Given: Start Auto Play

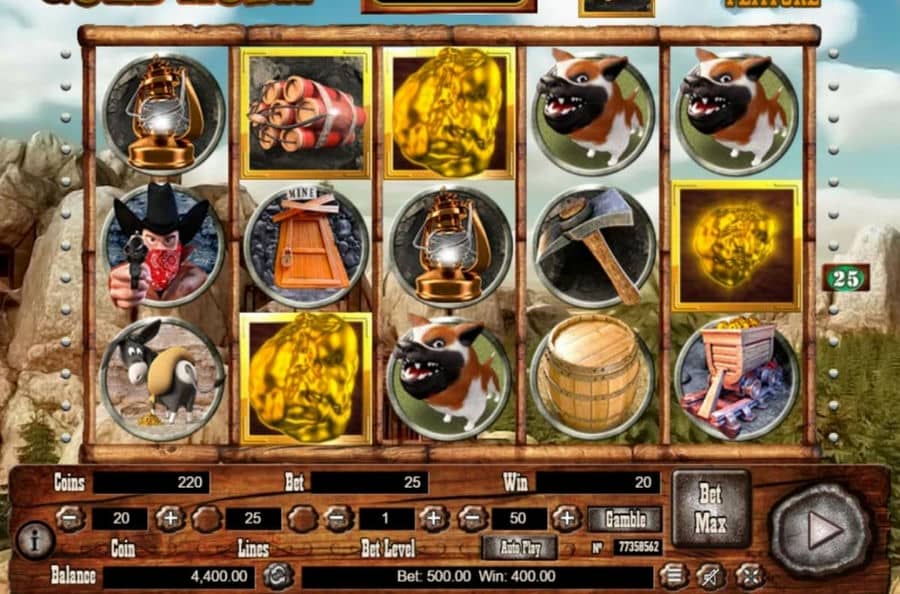Looking at the screenshot, I should 519,547.
